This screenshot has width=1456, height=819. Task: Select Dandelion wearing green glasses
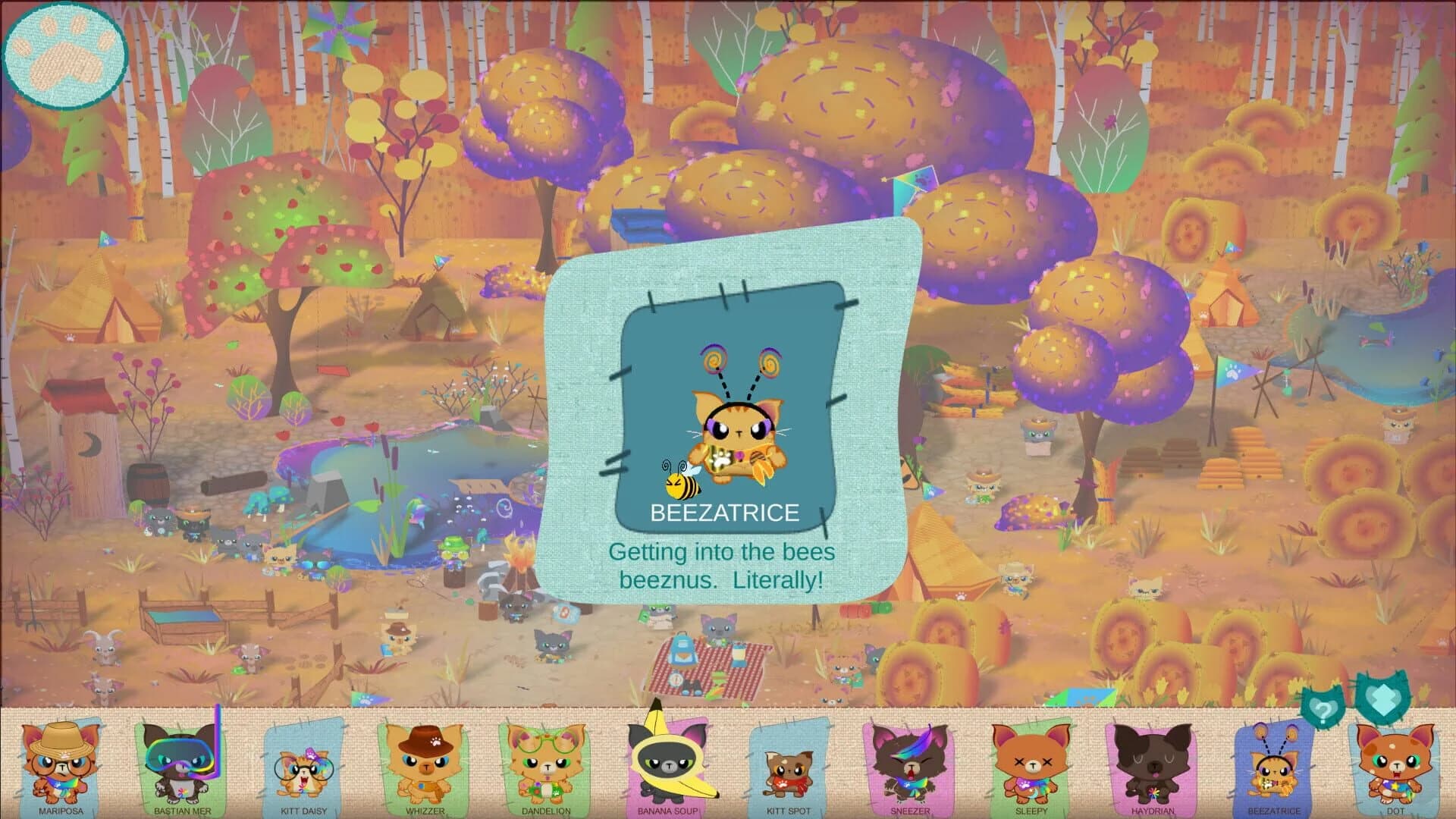click(543, 764)
